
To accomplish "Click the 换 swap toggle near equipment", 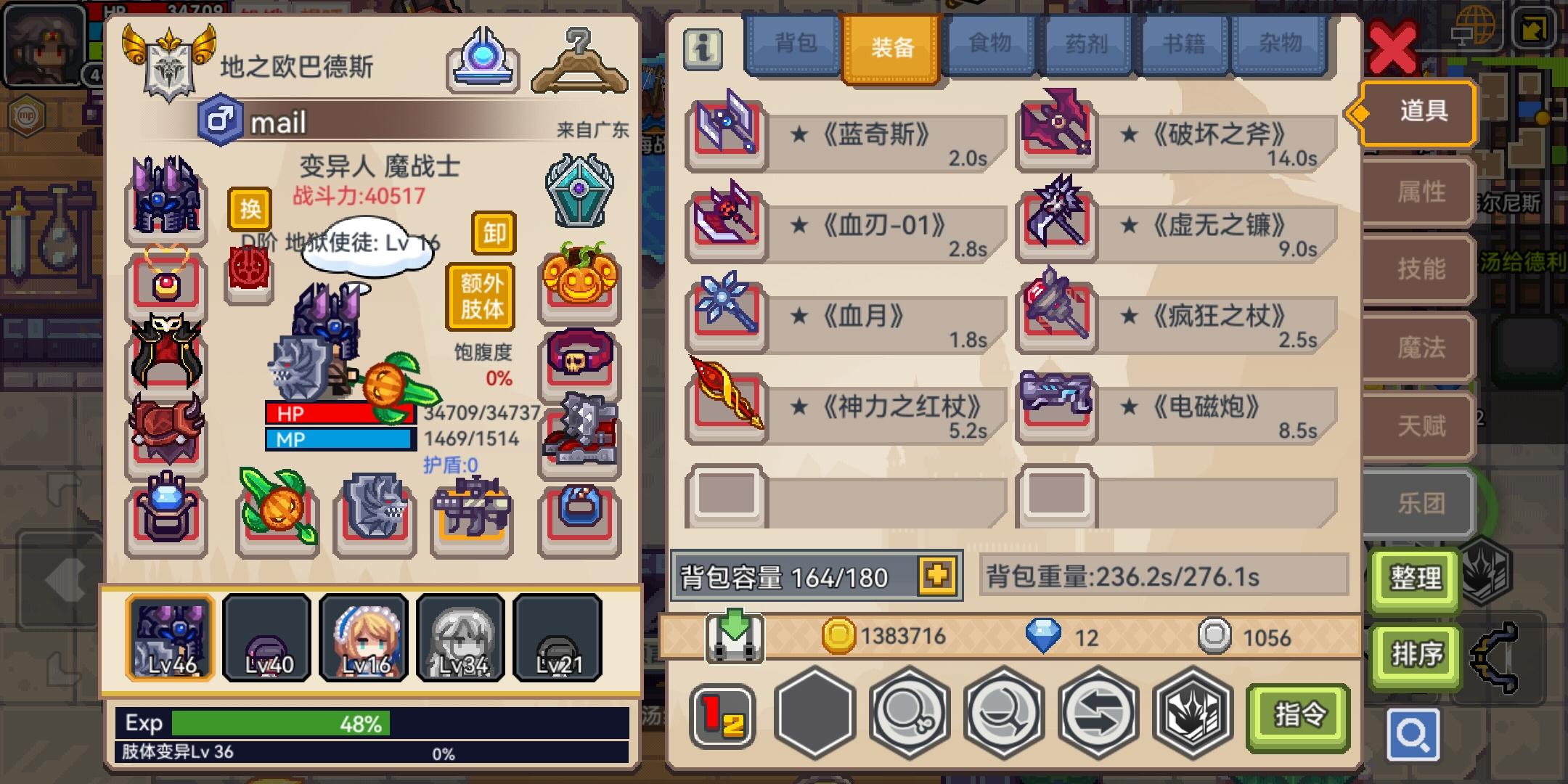I will [250, 211].
